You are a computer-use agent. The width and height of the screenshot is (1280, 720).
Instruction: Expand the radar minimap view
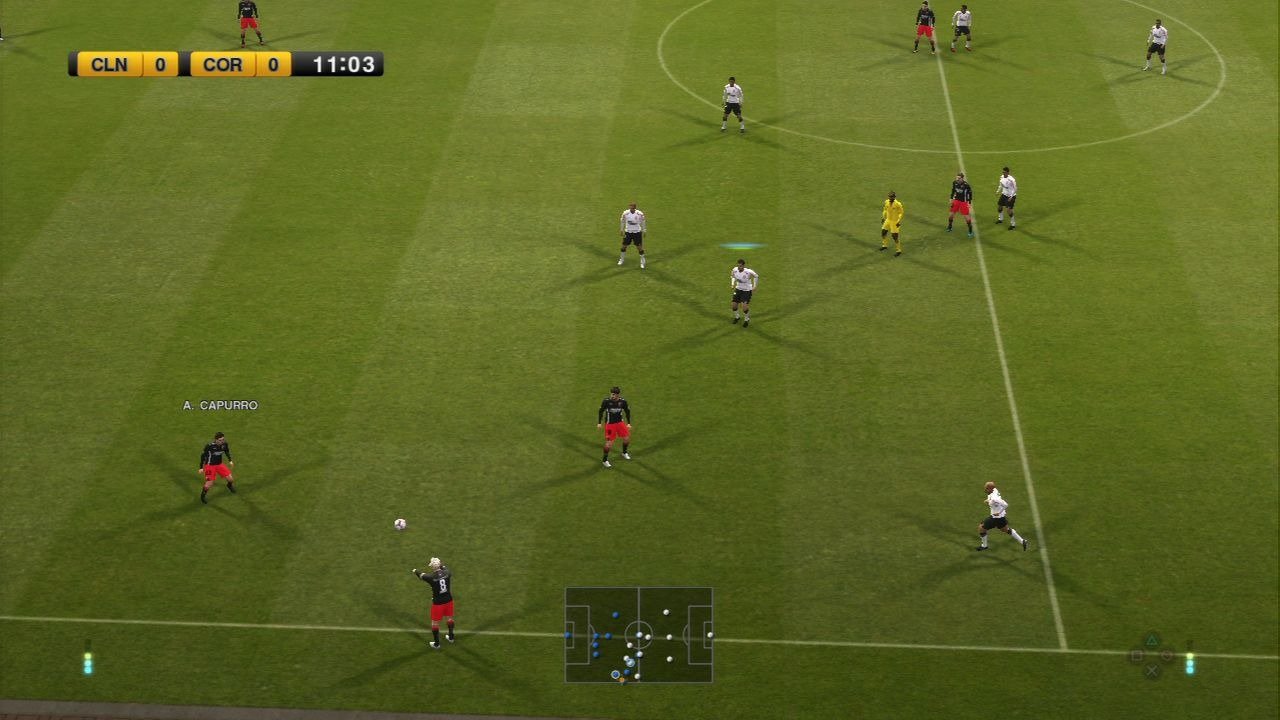pyautogui.click(x=638, y=634)
